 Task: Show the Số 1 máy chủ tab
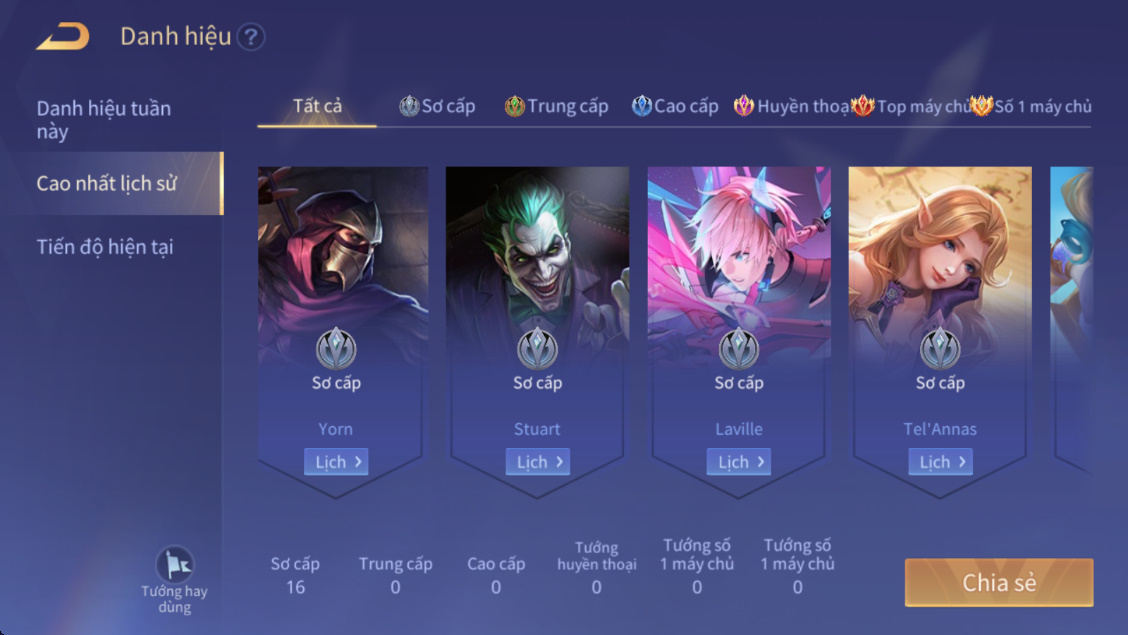pos(1032,106)
